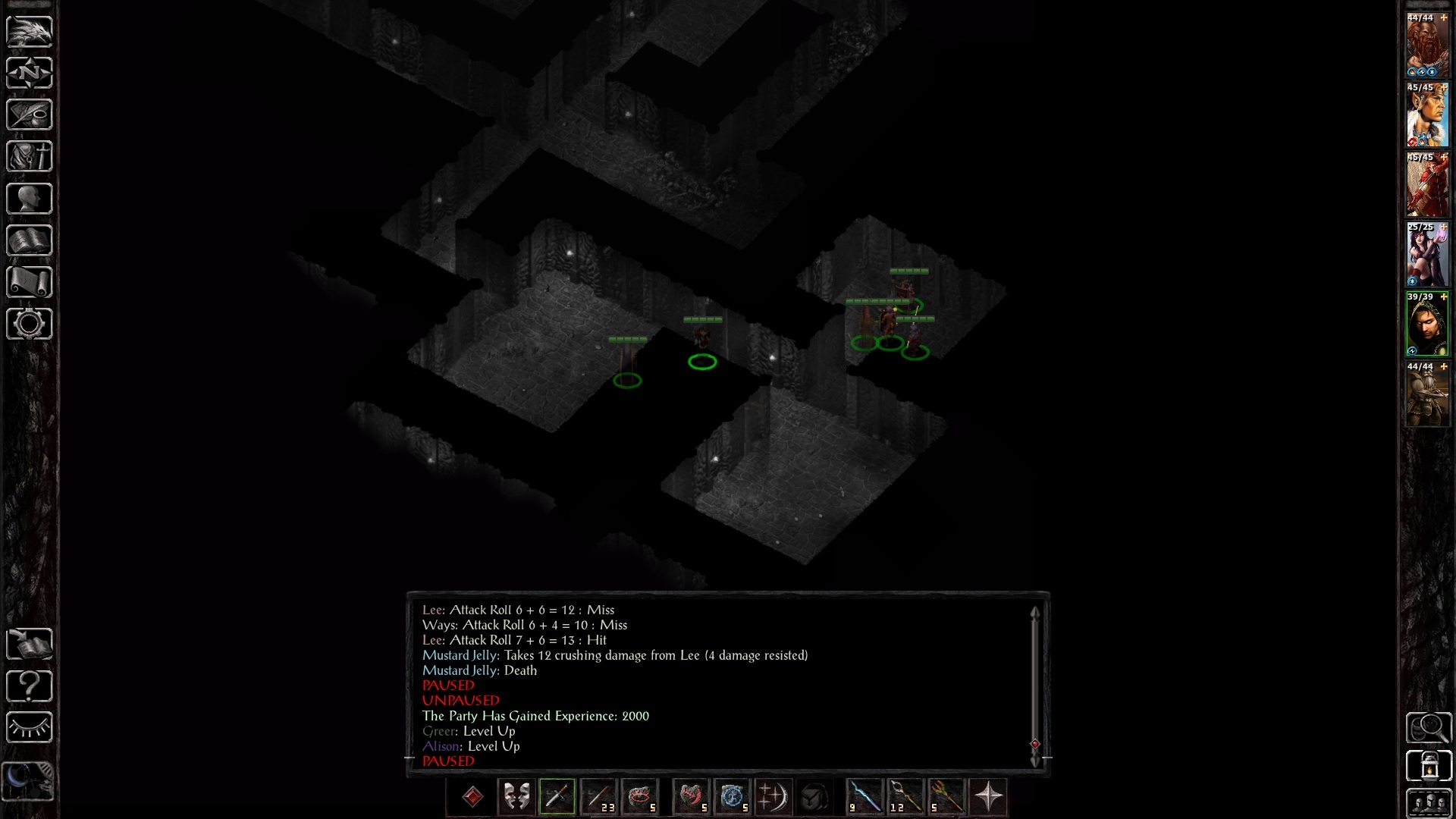The width and height of the screenshot is (1456, 819).
Task: Toggle the magnifying glass zoom button
Action: (x=1428, y=728)
